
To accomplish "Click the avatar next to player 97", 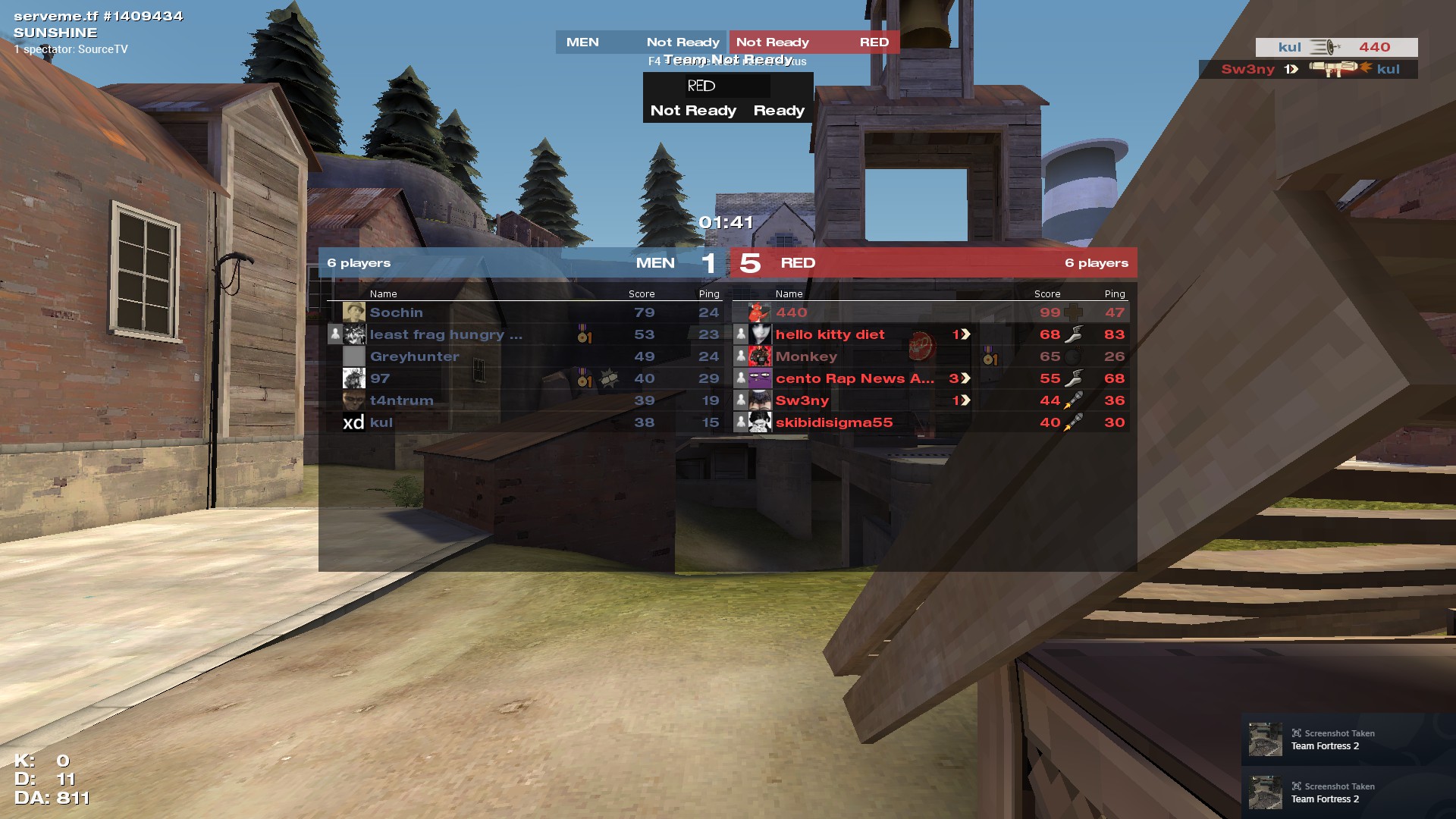I will [x=354, y=378].
